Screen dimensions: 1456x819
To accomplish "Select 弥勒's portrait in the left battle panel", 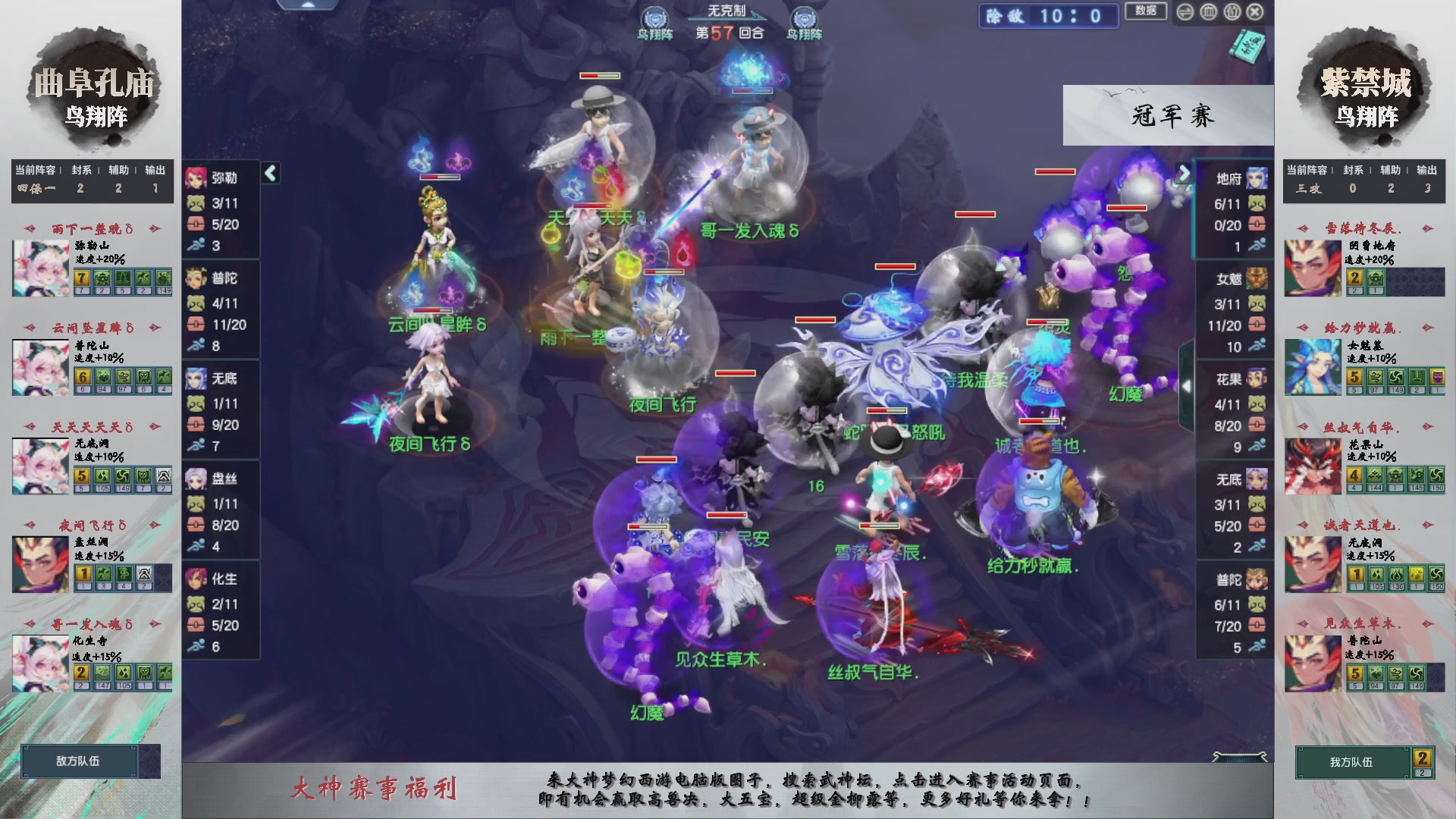I will click(196, 177).
